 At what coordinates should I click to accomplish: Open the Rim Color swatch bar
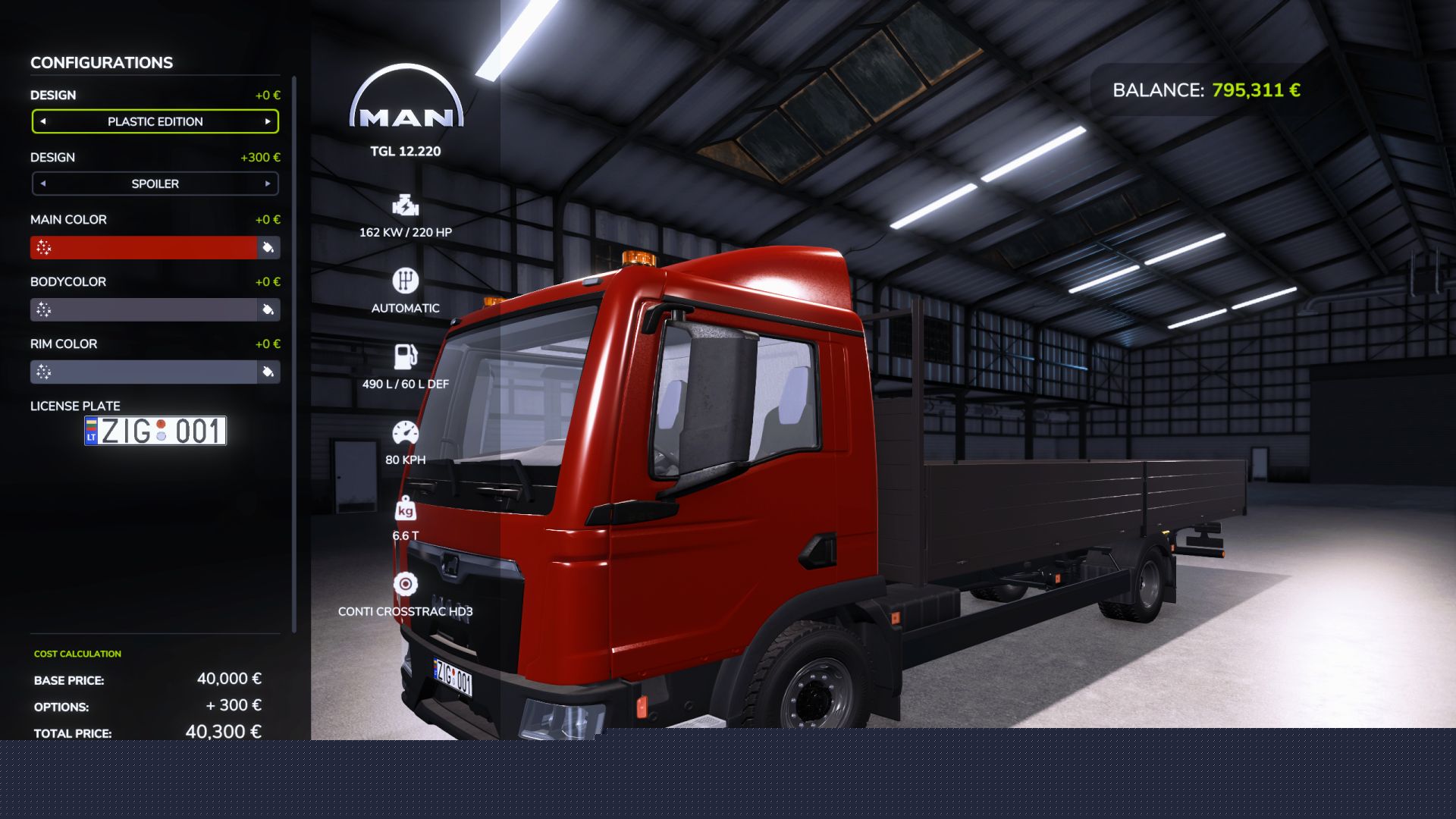(x=144, y=372)
